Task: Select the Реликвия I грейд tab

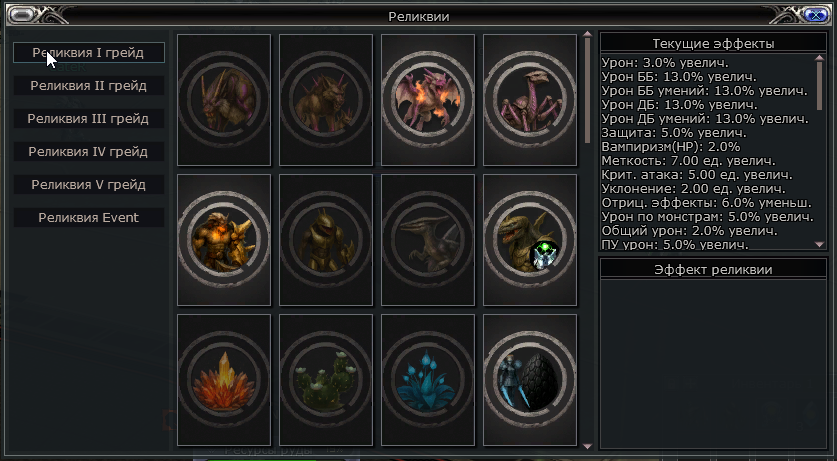Action: click(x=89, y=53)
